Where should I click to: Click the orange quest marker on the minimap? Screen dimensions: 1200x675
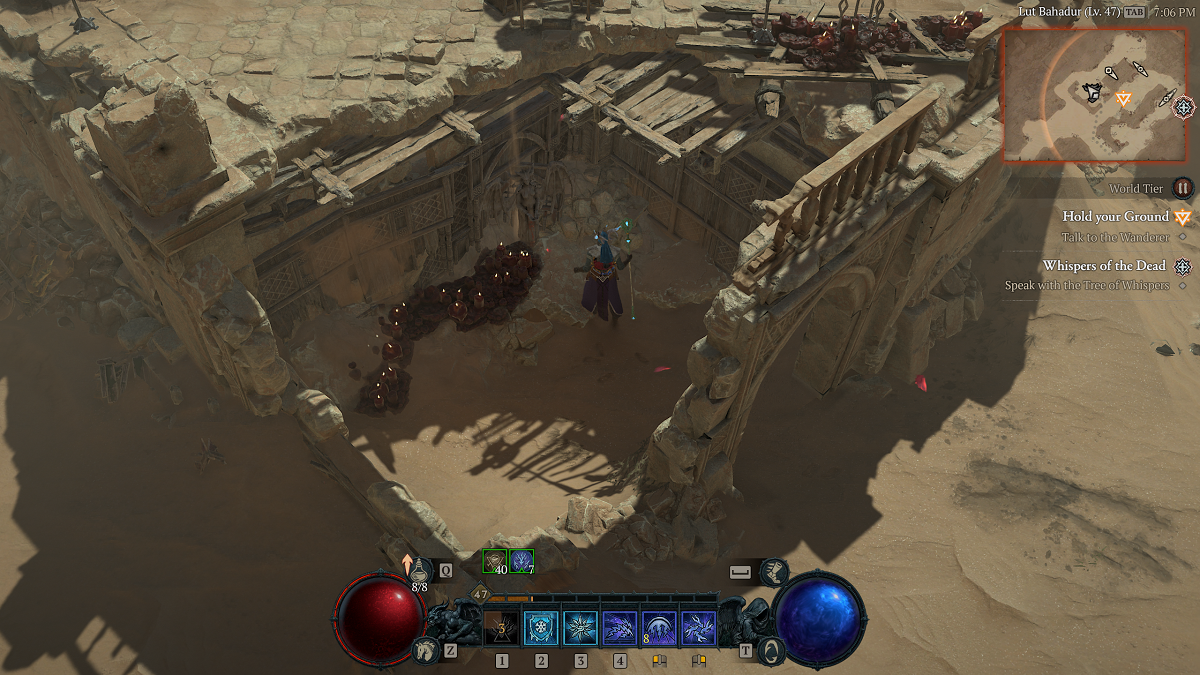tap(1123, 98)
